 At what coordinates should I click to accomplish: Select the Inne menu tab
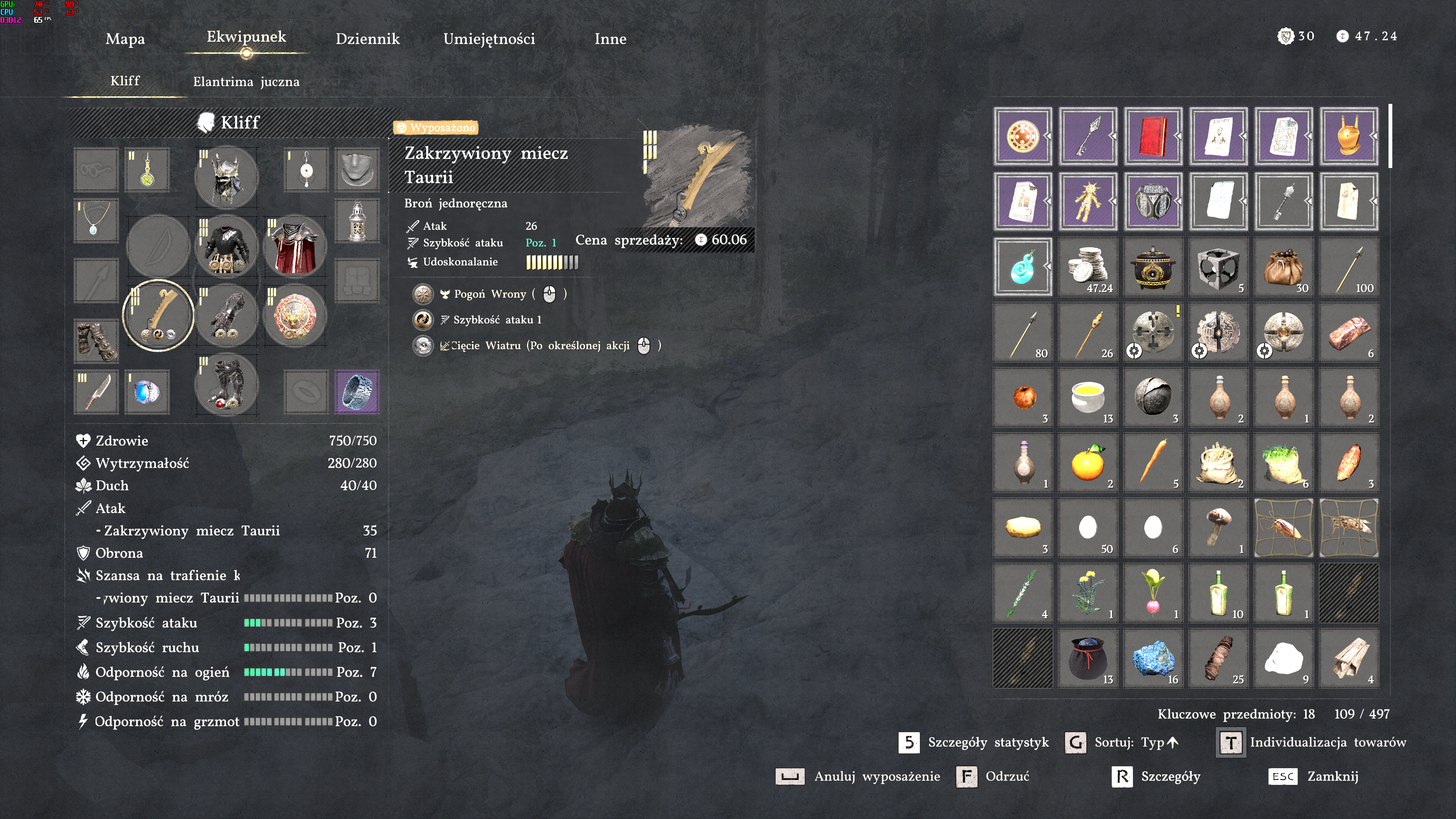(x=610, y=39)
